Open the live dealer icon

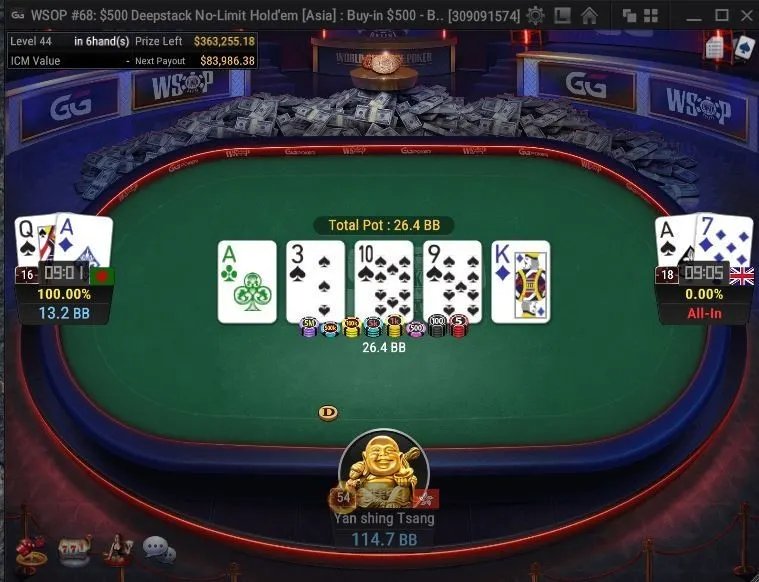(x=118, y=550)
